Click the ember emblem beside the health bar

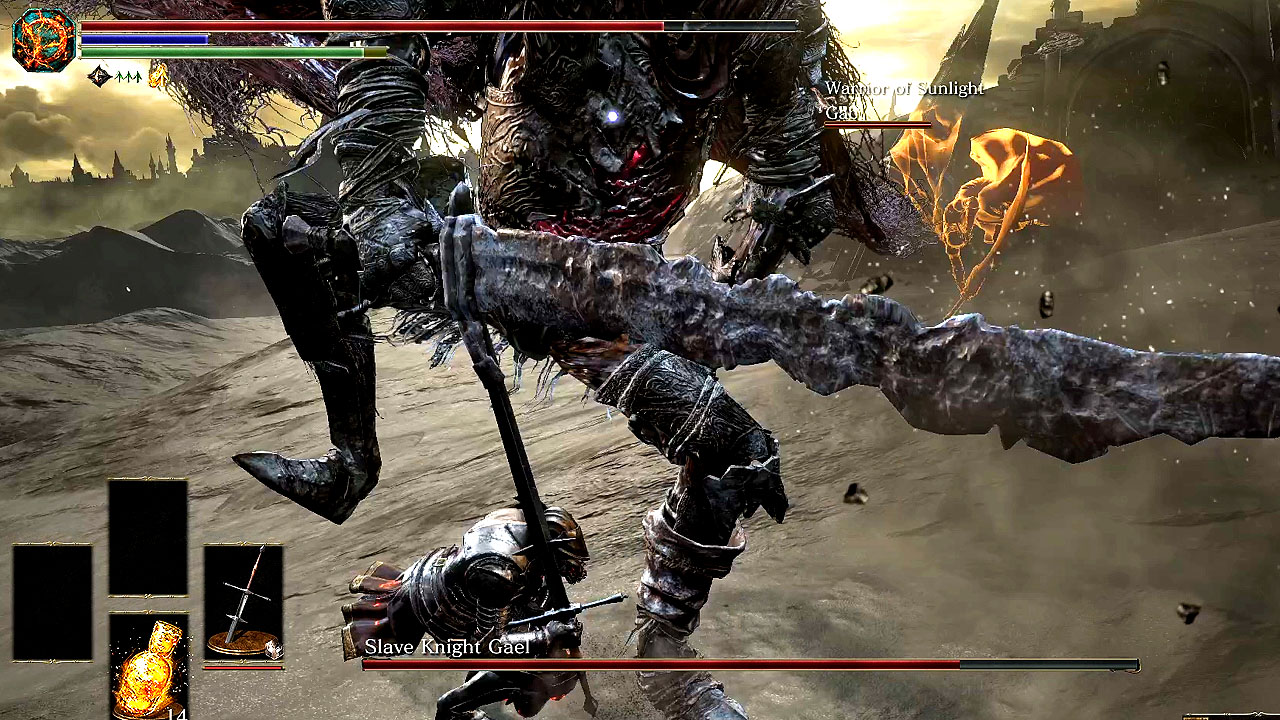pyautogui.click(x=44, y=40)
